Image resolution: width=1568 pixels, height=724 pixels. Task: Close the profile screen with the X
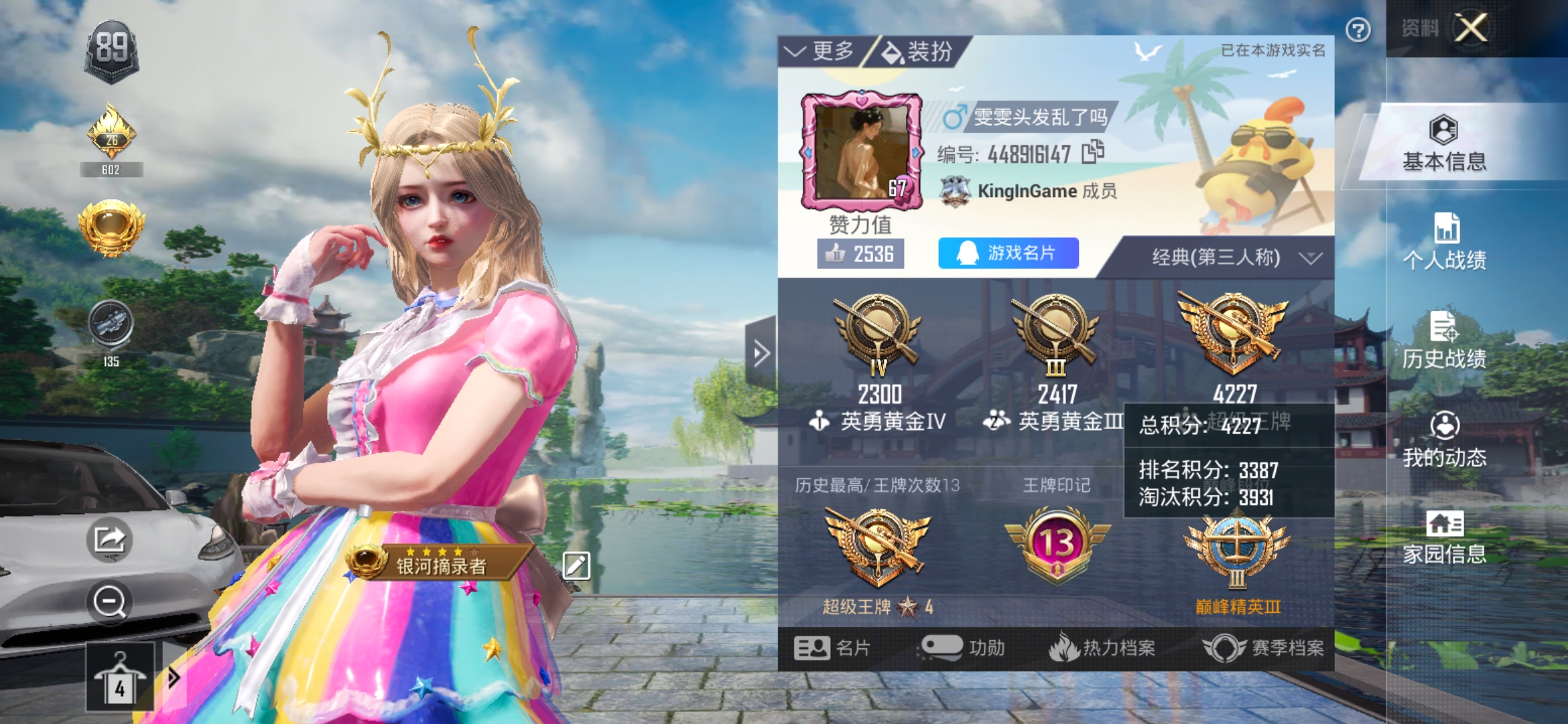pyautogui.click(x=1471, y=28)
